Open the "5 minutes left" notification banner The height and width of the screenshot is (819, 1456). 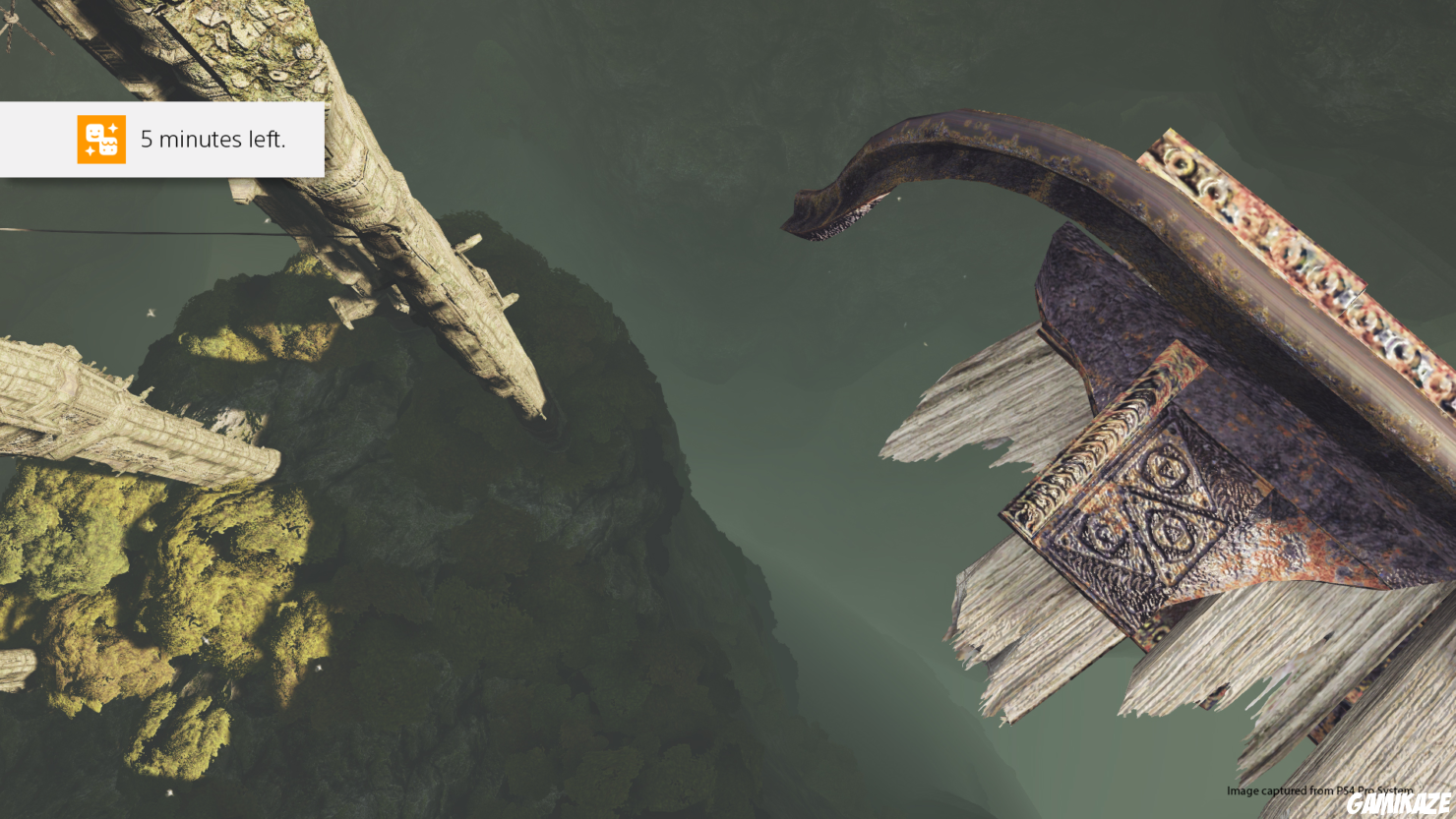click(212, 140)
